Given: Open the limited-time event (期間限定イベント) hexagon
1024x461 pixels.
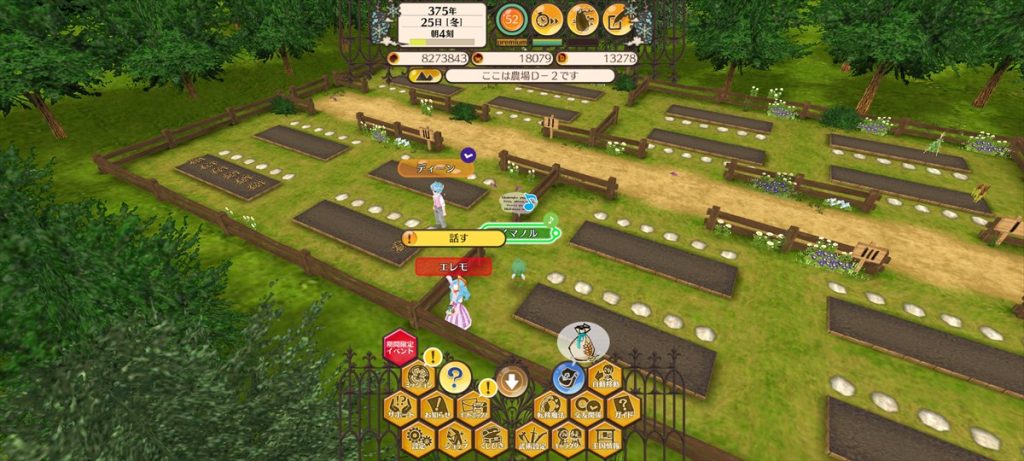Looking at the screenshot, I should click(400, 348).
